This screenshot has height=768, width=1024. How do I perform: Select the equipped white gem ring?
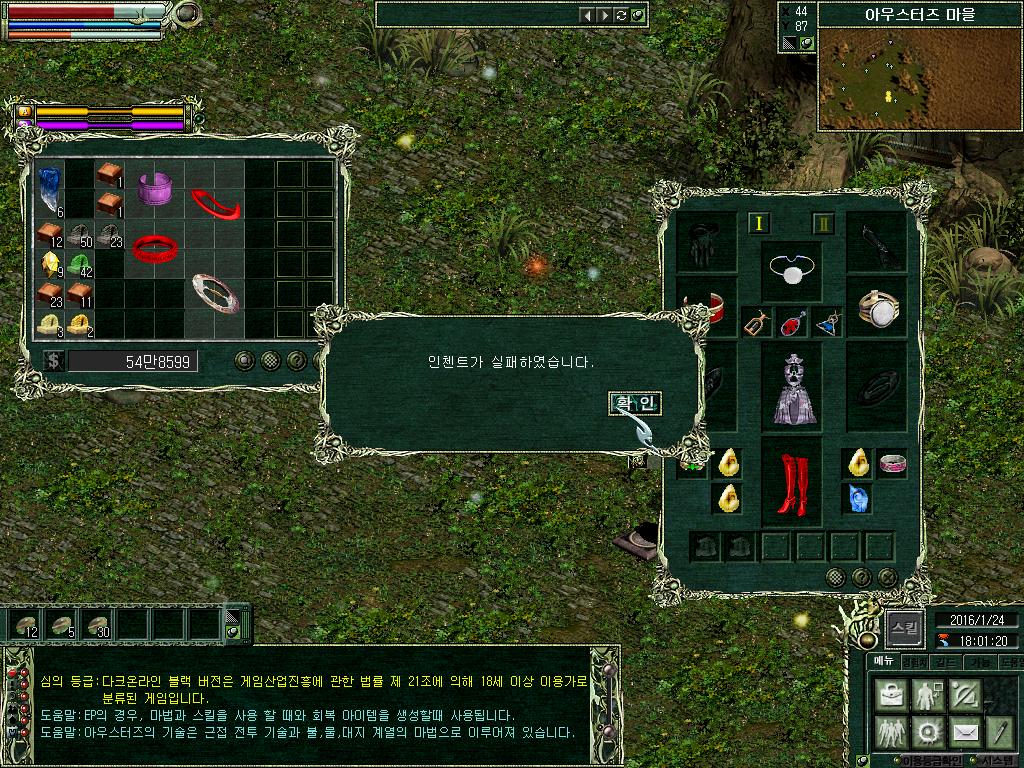pyautogui.click(x=877, y=307)
